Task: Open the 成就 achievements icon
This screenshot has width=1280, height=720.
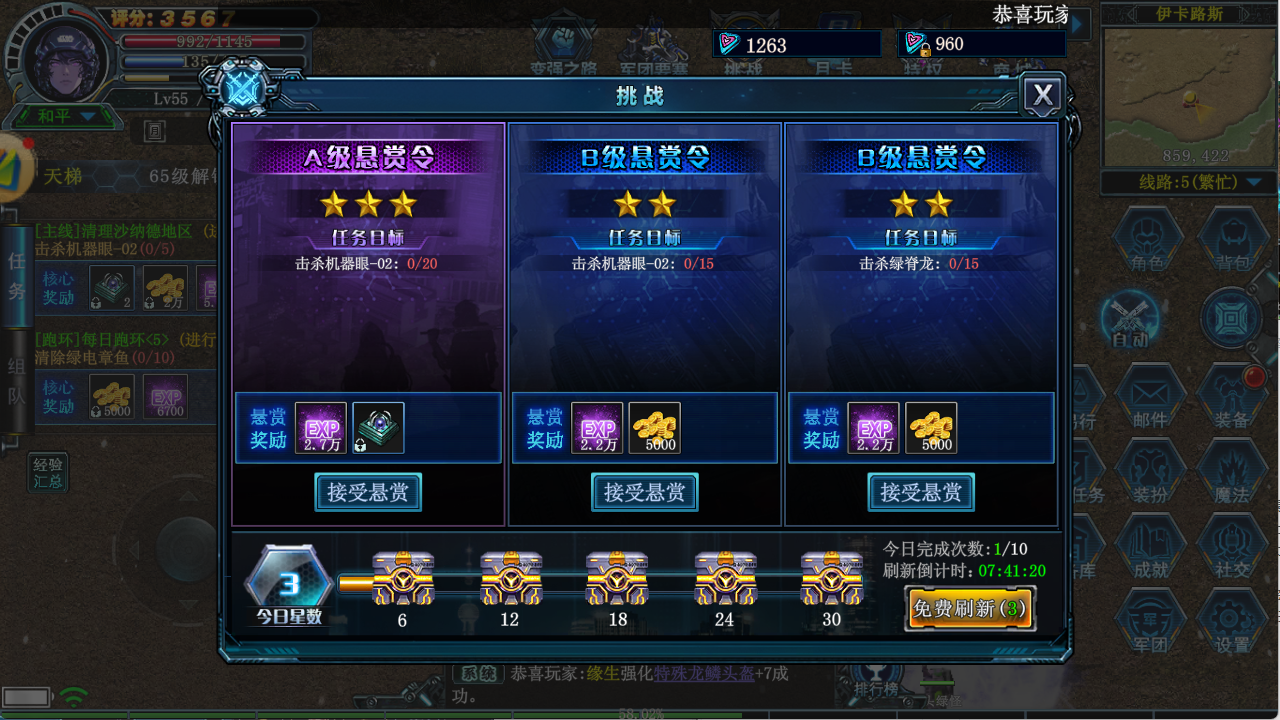Action: (1148, 545)
